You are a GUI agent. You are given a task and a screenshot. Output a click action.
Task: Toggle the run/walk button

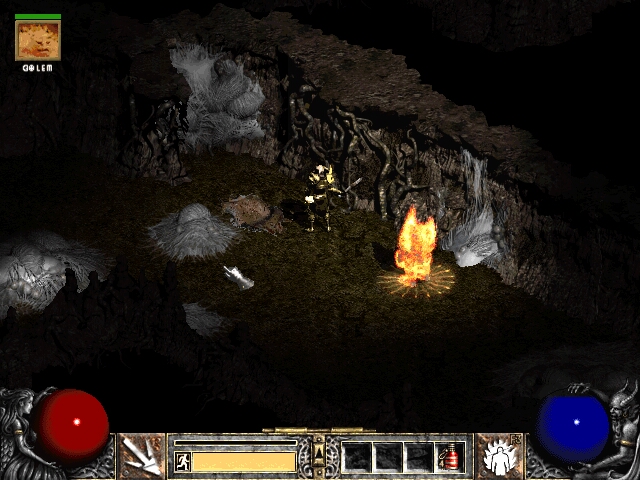[x=182, y=461]
